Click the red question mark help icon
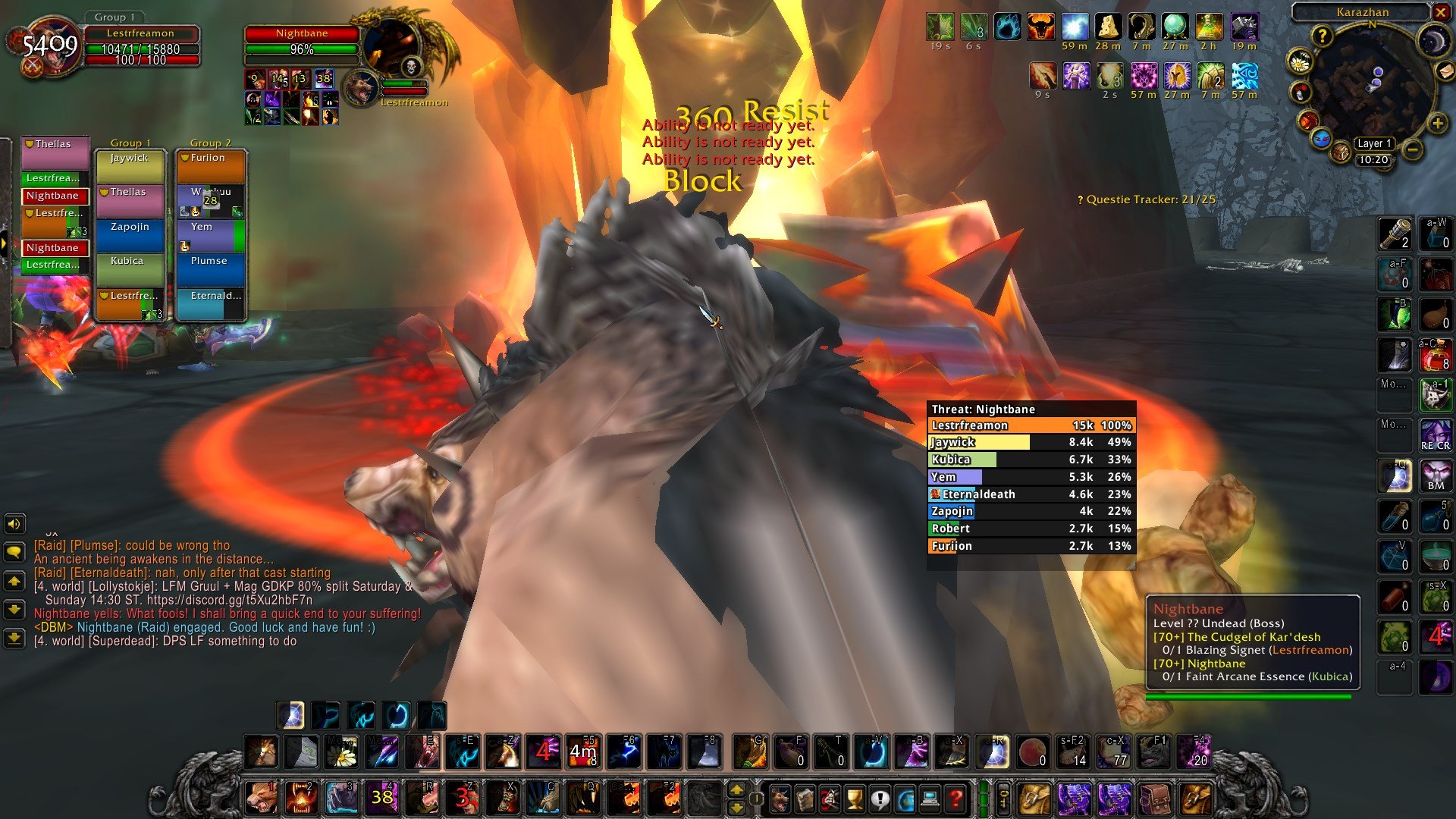 pyautogui.click(x=955, y=798)
